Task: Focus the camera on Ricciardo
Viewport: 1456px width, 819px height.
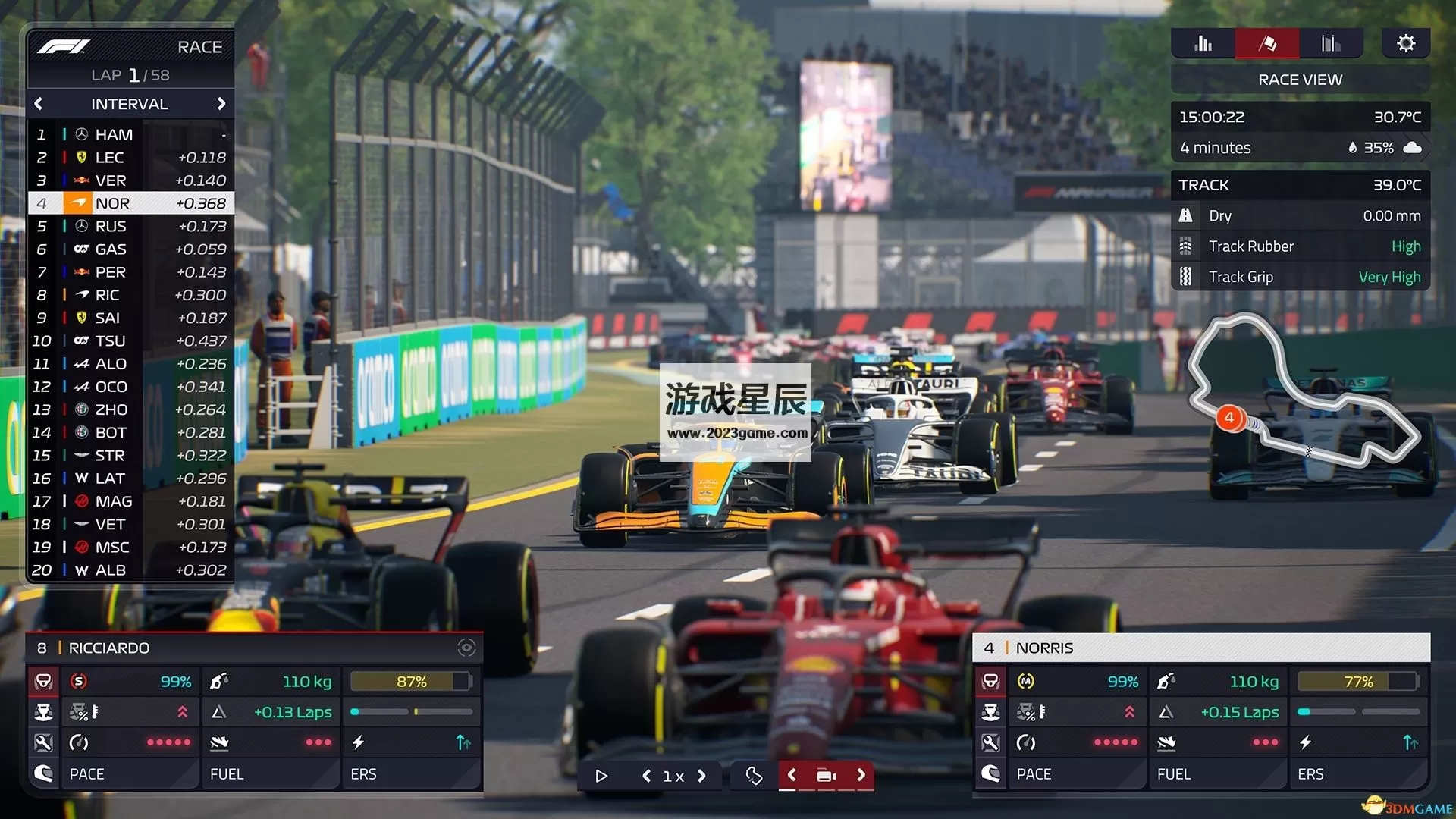Action: tap(466, 648)
